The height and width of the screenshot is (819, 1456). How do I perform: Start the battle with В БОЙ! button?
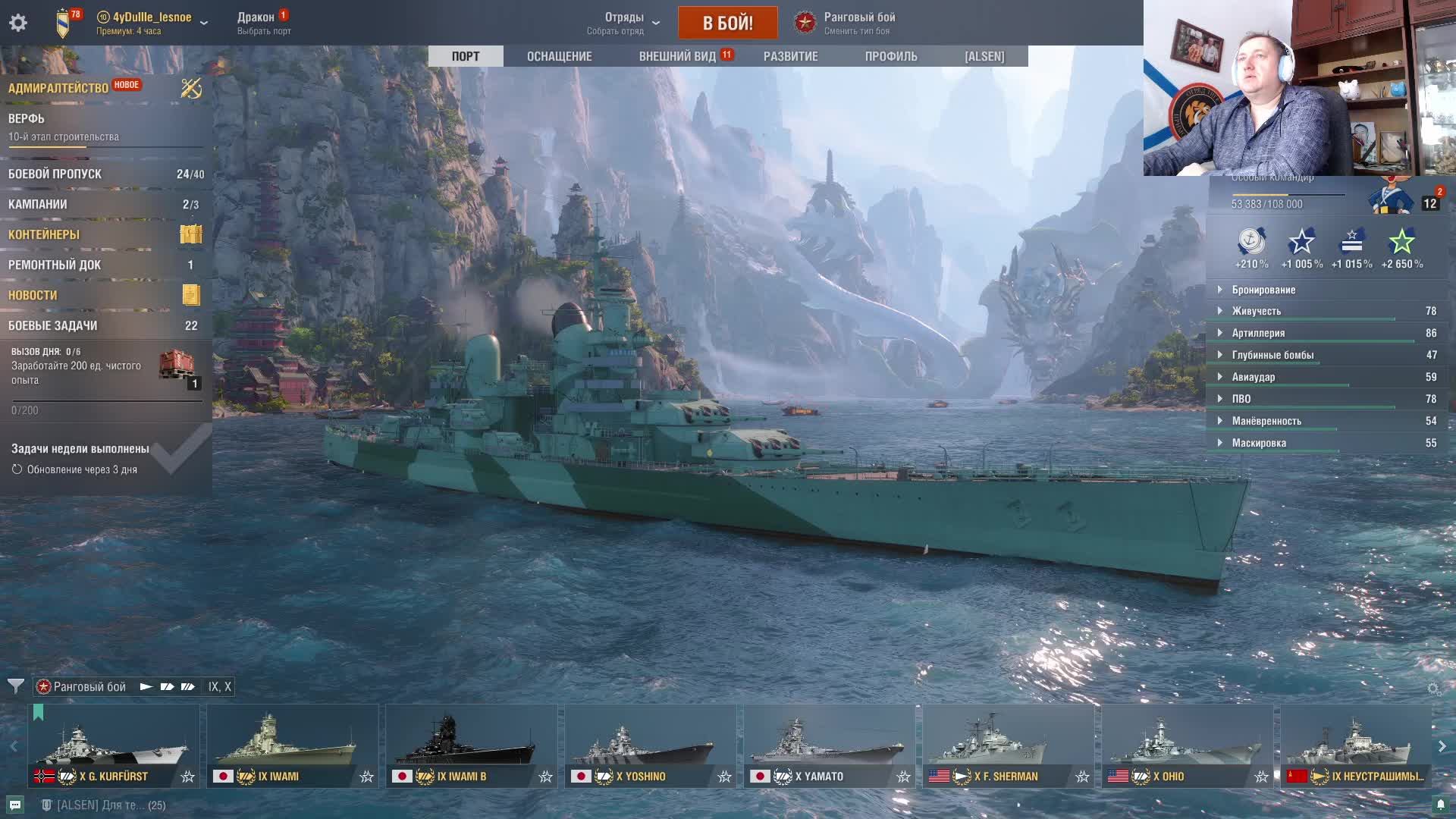coord(727,23)
